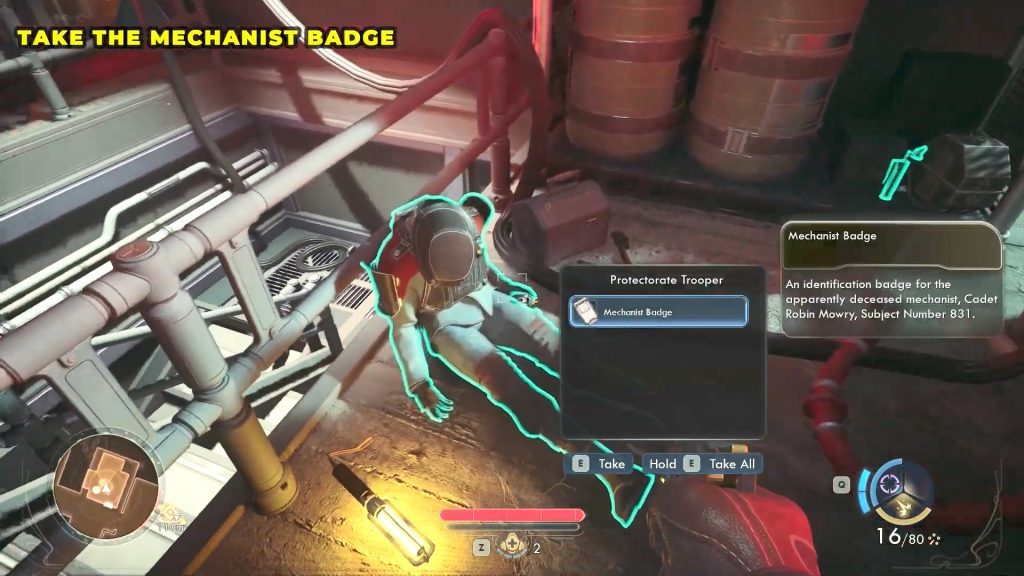Select the Mechanist Badge loot entry
Image resolution: width=1024 pixels, height=576 pixels.
pos(658,312)
